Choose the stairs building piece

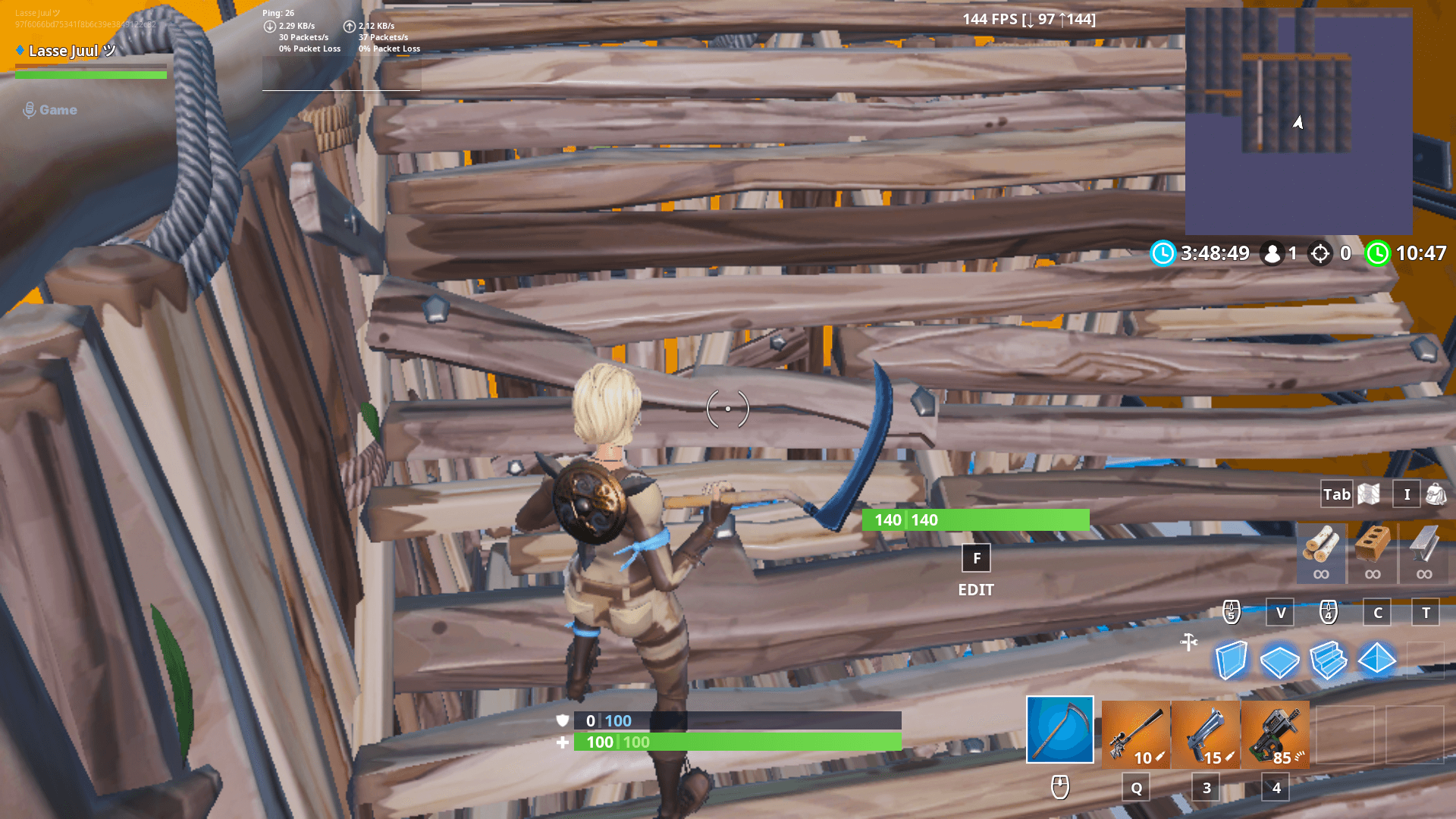pyautogui.click(x=1328, y=660)
